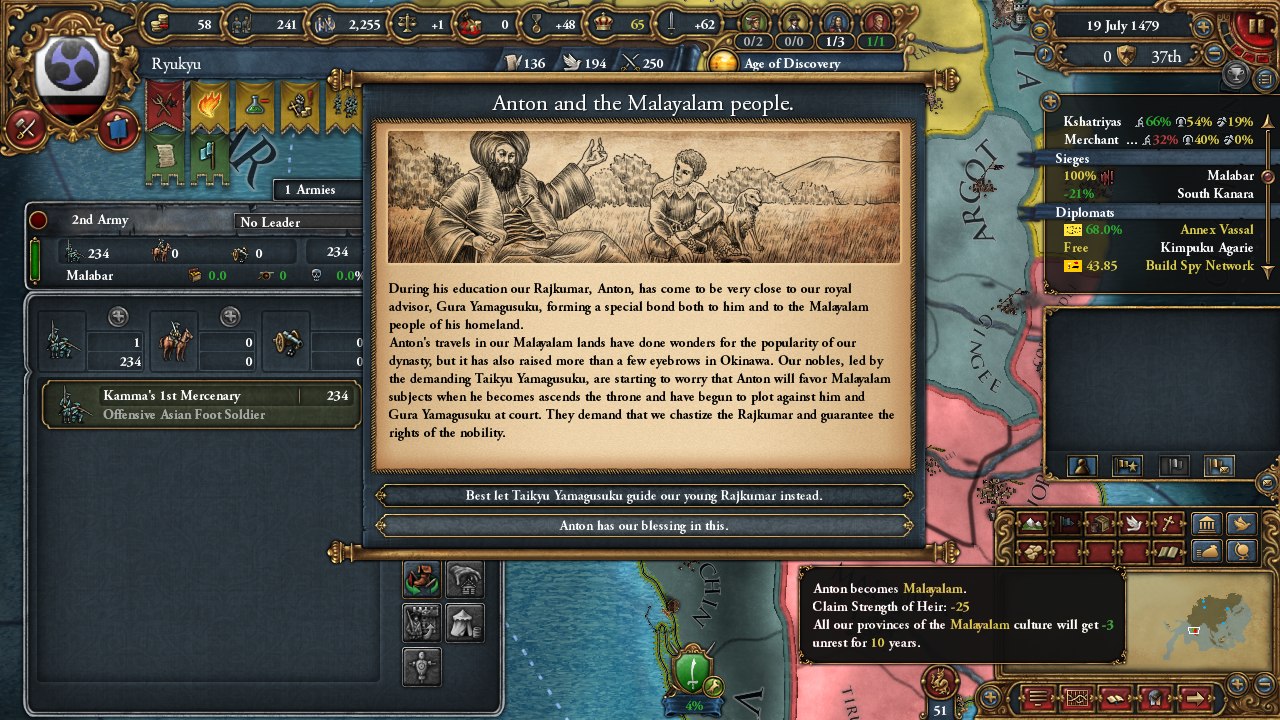1280x720 pixels.
Task: Select Malabar siege in the outliner
Action: pyautogui.click(x=1160, y=176)
